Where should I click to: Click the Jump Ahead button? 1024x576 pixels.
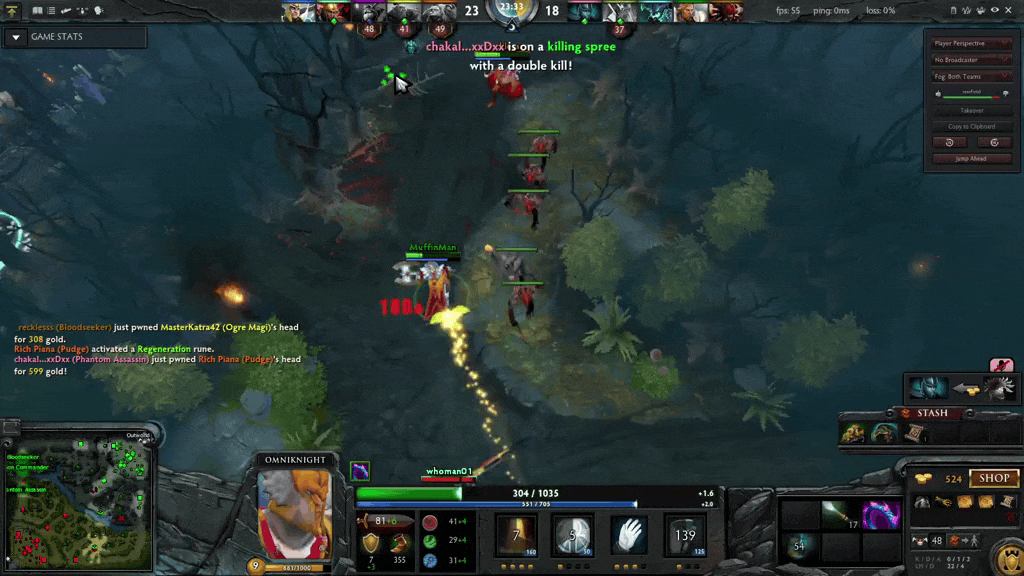972,158
